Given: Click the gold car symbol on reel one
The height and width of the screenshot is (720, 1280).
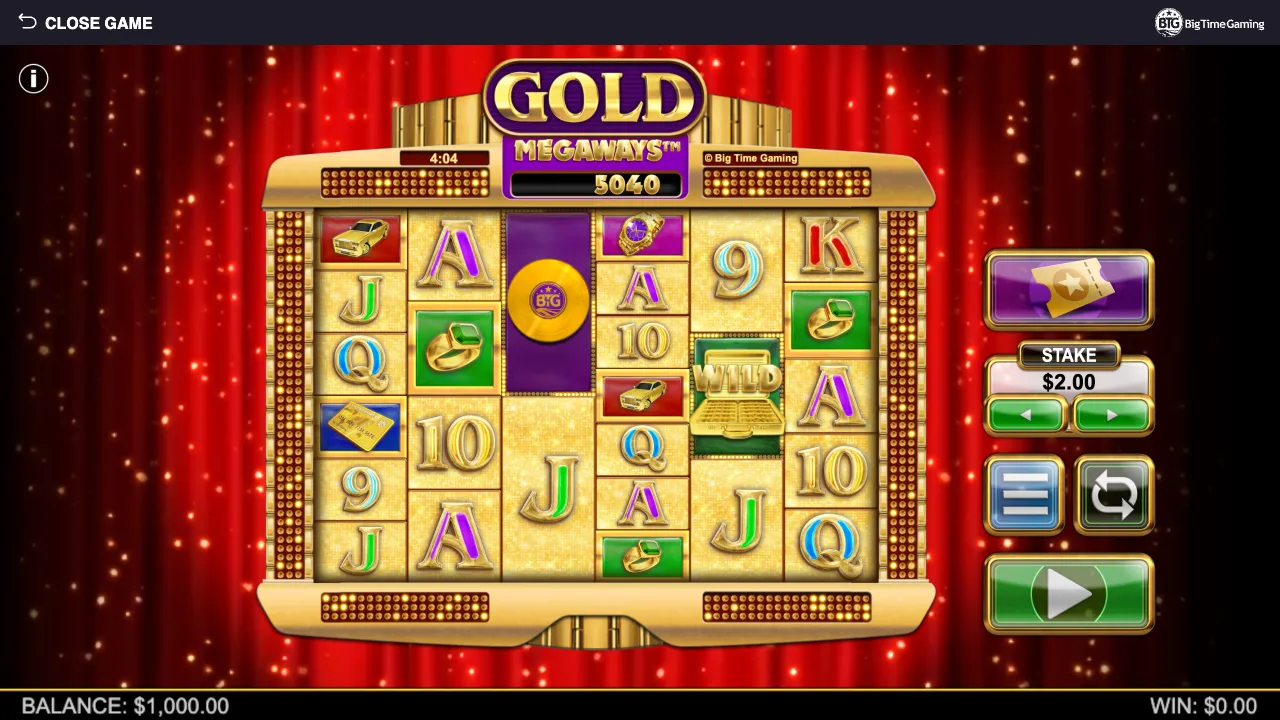Looking at the screenshot, I should pos(360,237).
